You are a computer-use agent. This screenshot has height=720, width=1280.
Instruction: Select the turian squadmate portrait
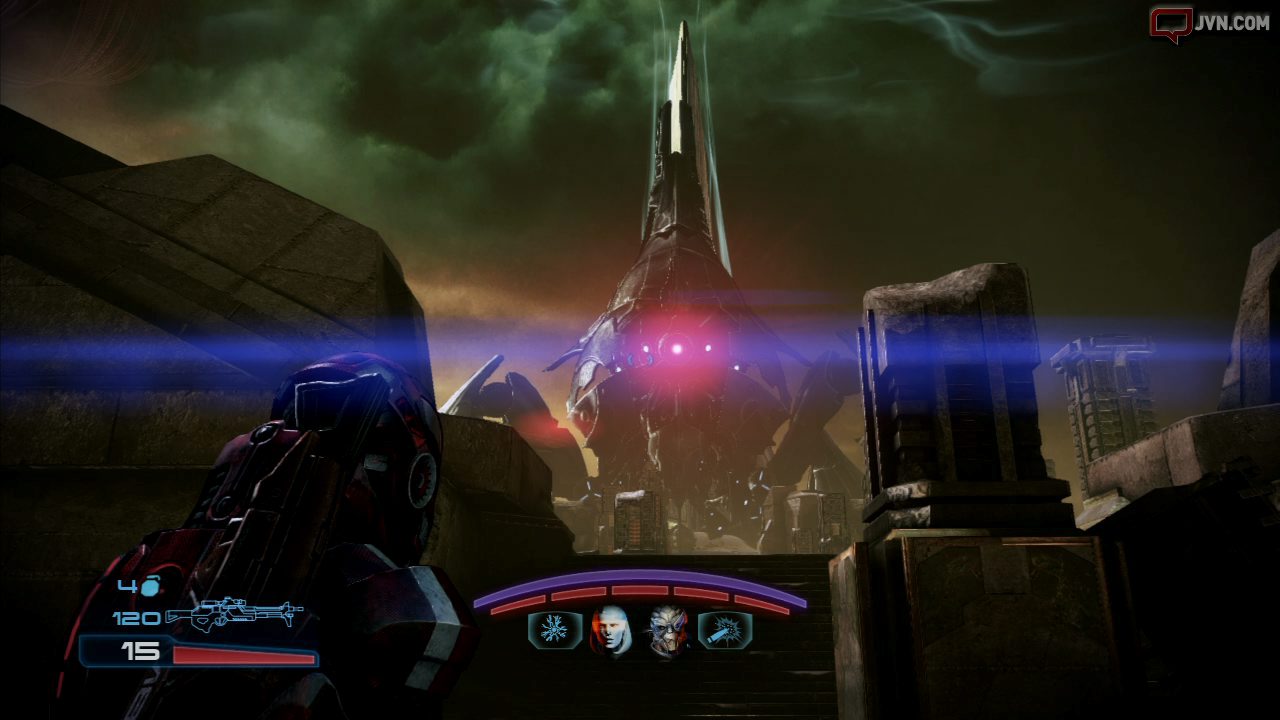668,631
